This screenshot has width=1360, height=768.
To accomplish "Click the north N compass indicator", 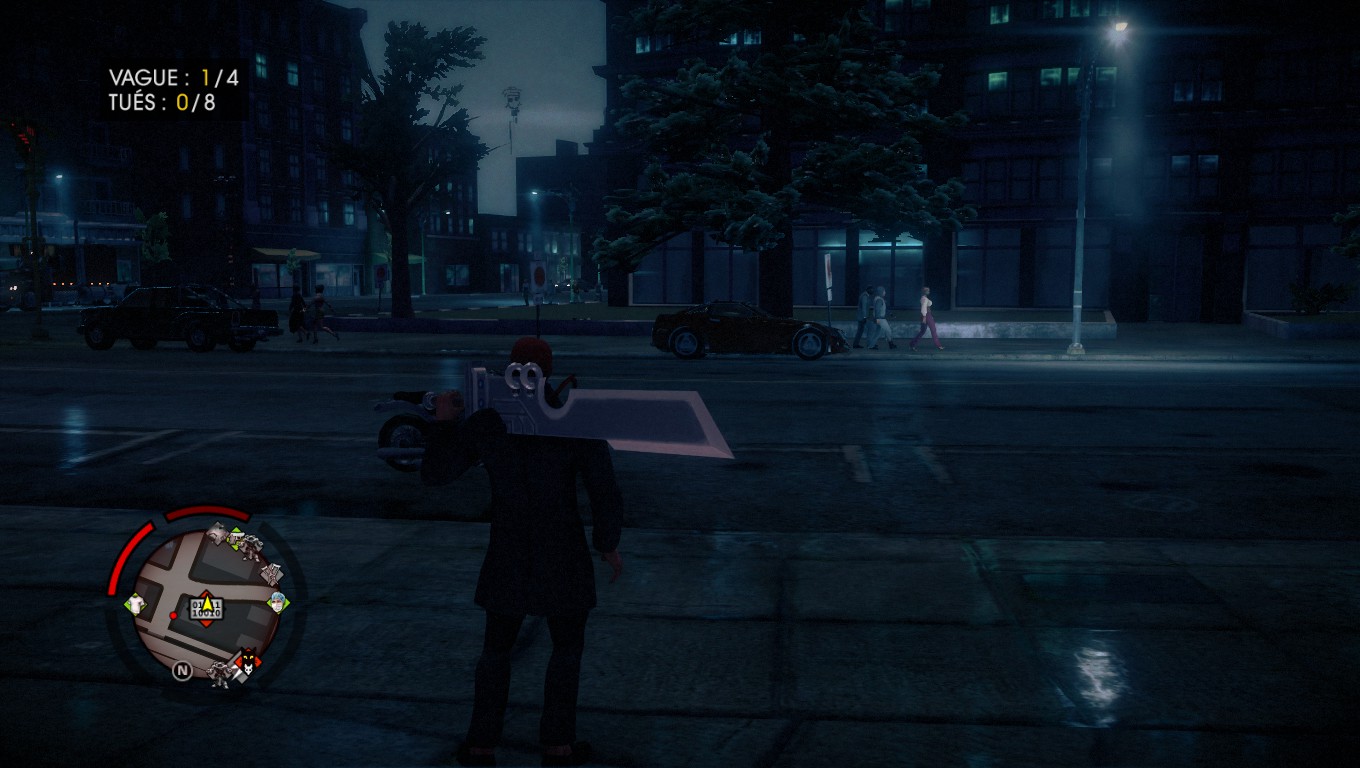I will tap(182, 671).
